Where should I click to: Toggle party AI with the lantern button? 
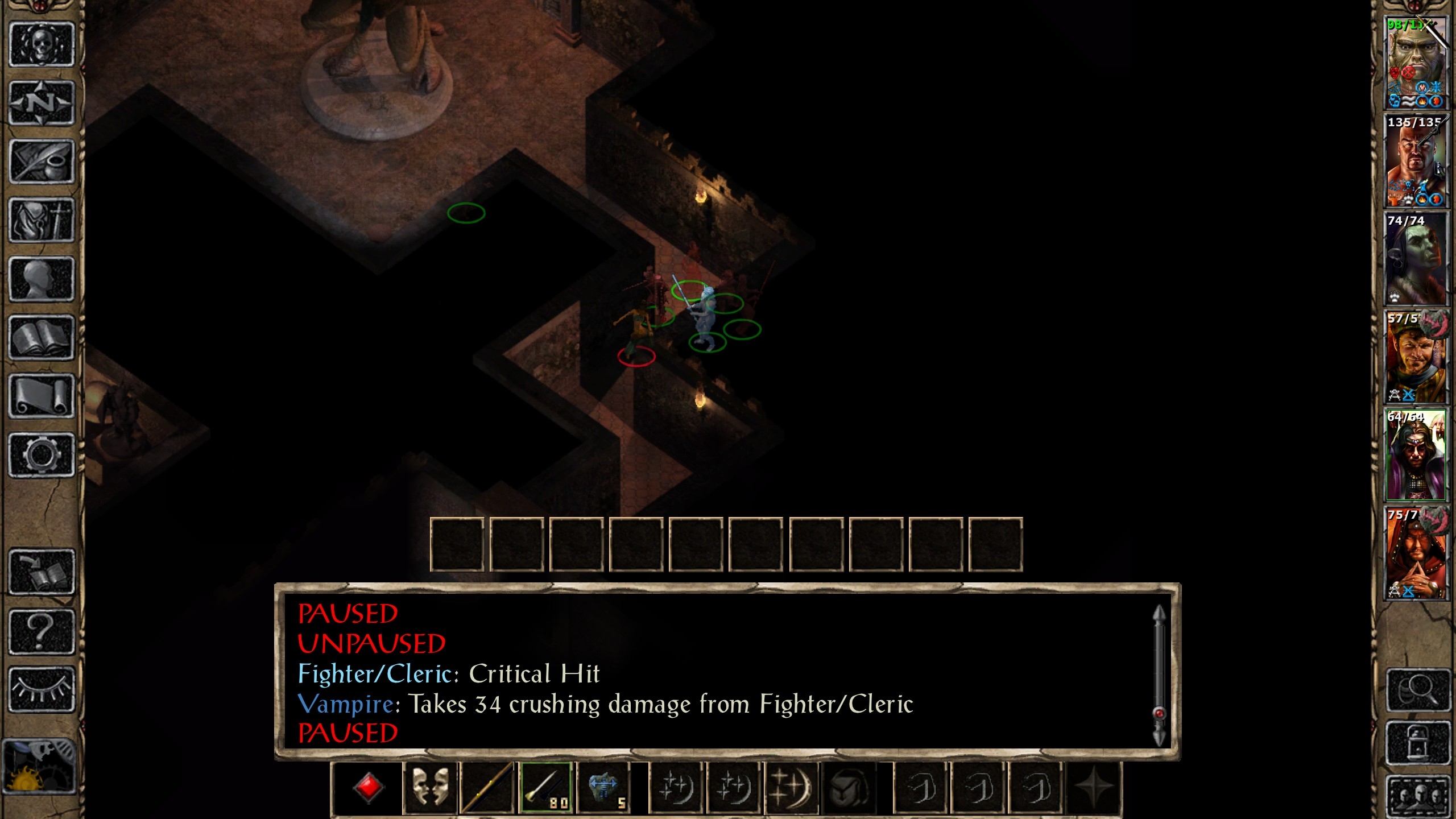click(x=1418, y=742)
